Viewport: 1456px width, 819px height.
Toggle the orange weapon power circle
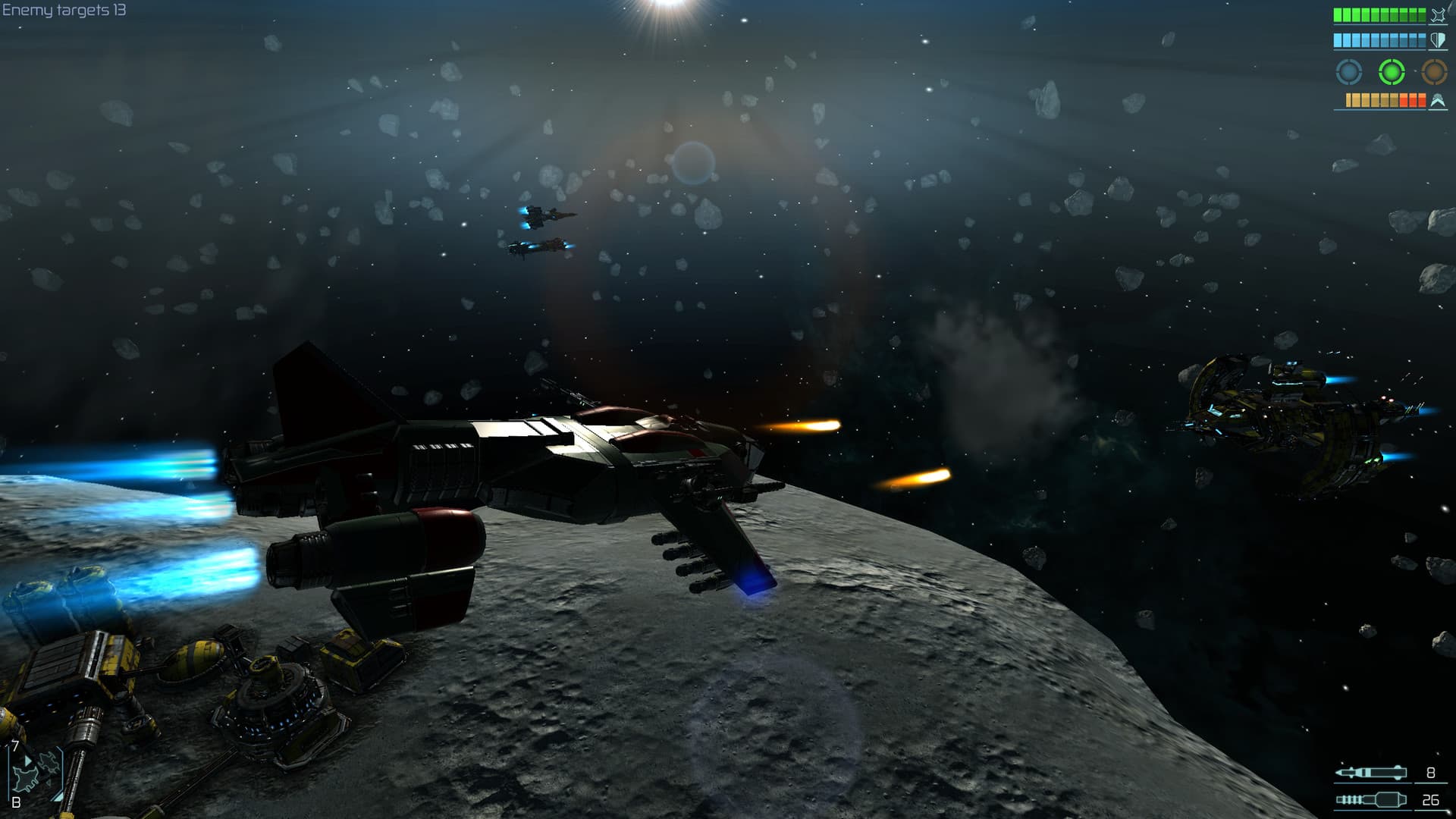(1435, 71)
